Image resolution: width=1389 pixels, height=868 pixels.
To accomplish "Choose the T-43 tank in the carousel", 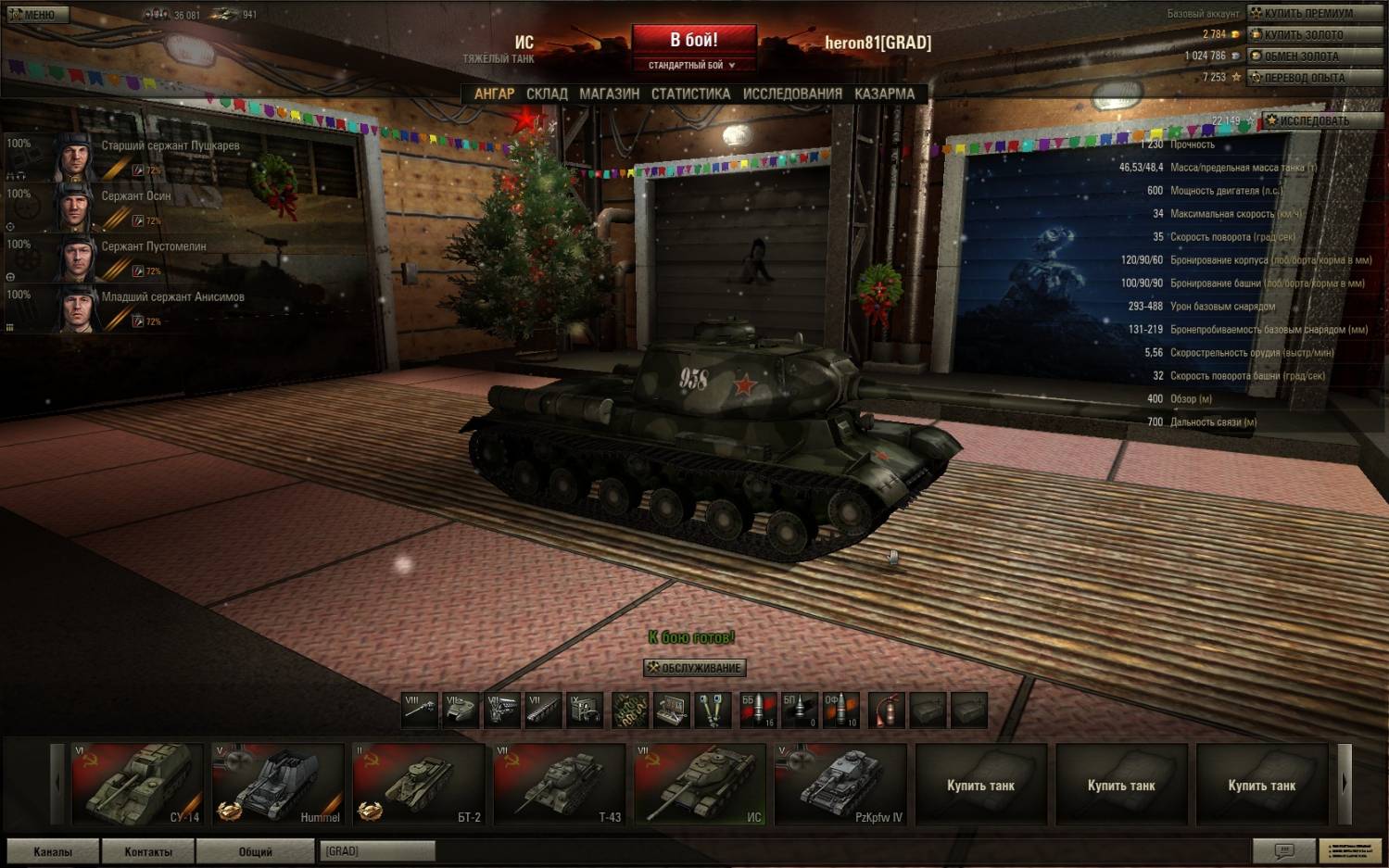I will tap(560, 784).
